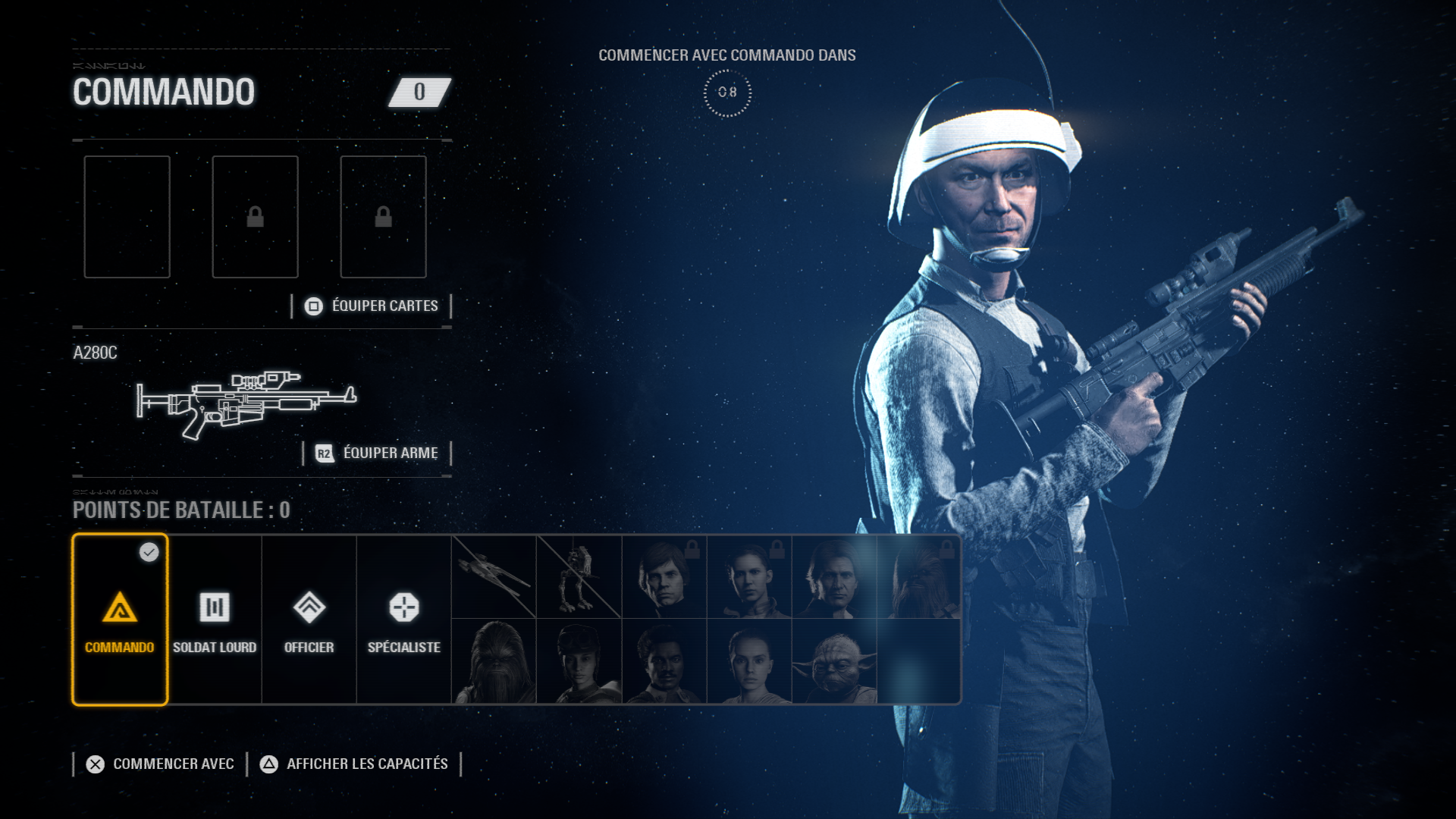Select the Luke Skywalker hero portrait
The height and width of the screenshot is (819, 1456).
click(664, 577)
